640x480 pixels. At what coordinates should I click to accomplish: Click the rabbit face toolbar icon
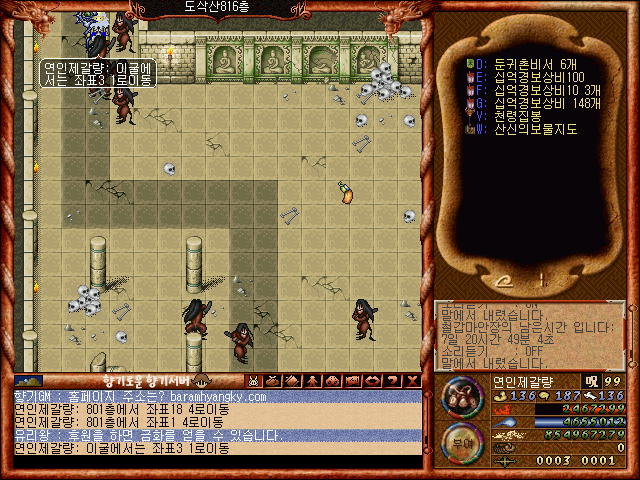(x=254, y=381)
